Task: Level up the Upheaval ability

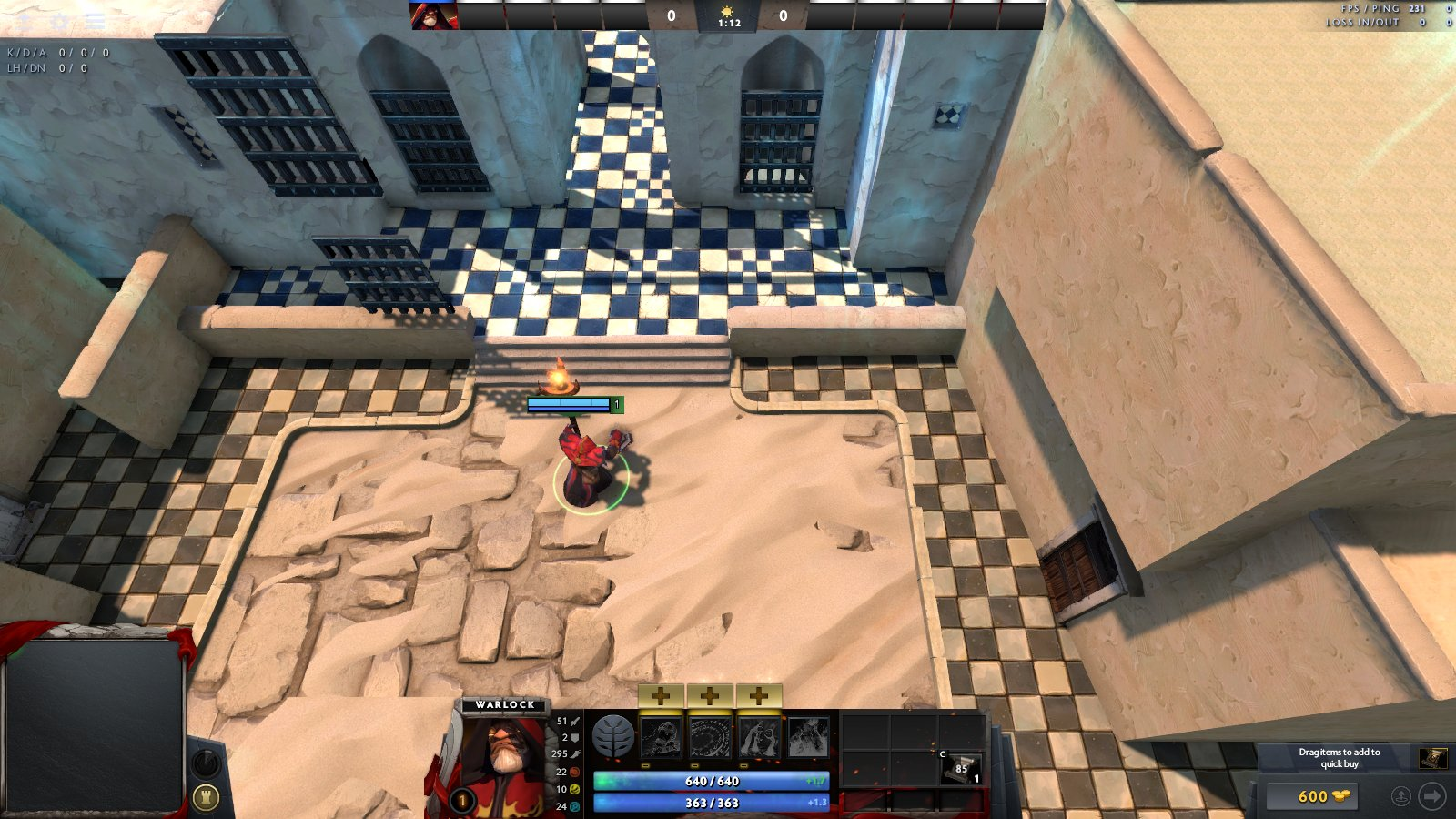Action: click(x=759, y=696)
